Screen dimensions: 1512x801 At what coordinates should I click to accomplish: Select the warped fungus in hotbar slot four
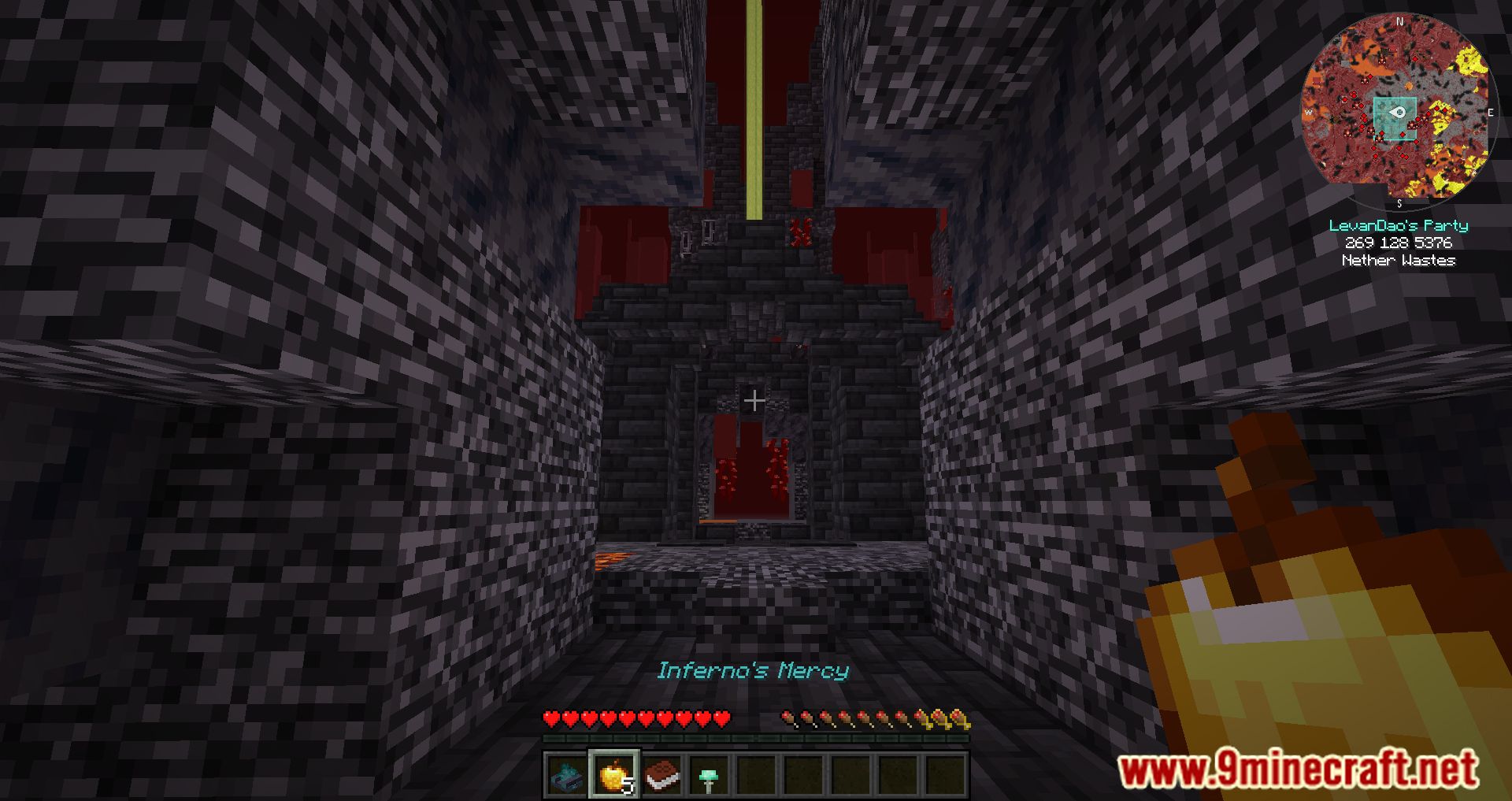[709, 778]
